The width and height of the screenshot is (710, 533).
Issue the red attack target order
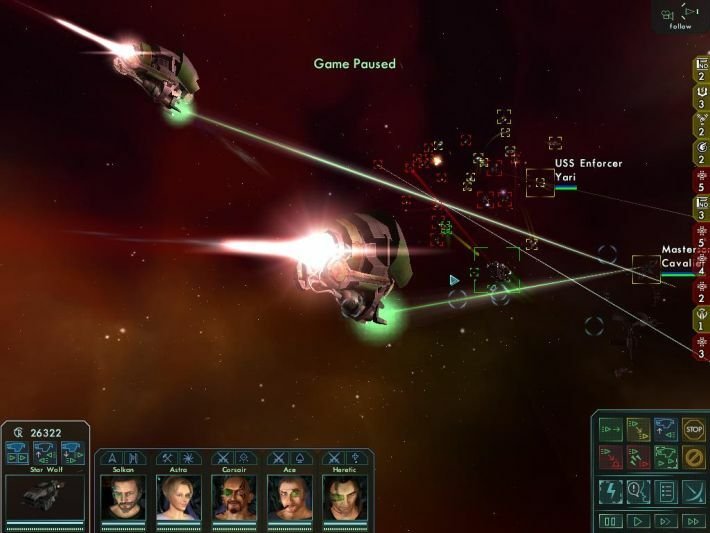tap(609, 458)
